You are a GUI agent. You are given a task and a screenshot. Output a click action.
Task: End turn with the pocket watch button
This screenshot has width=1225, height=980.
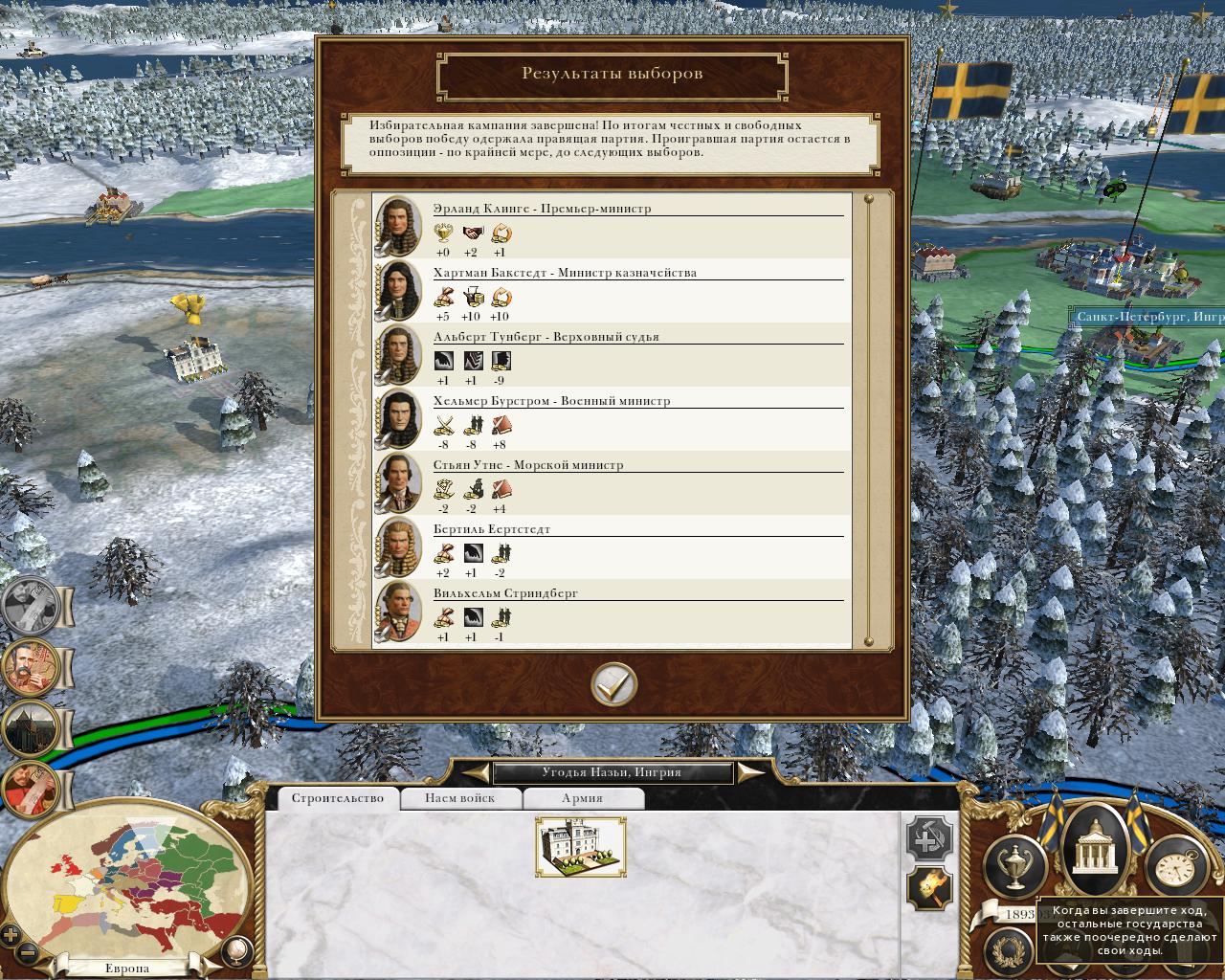[1173, 867]
